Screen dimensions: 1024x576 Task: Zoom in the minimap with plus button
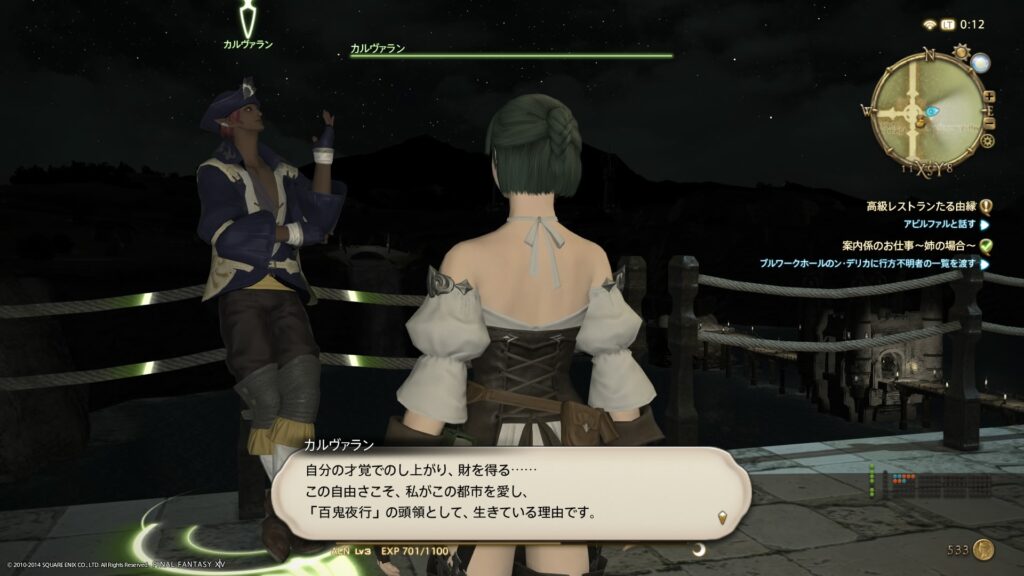989,97
